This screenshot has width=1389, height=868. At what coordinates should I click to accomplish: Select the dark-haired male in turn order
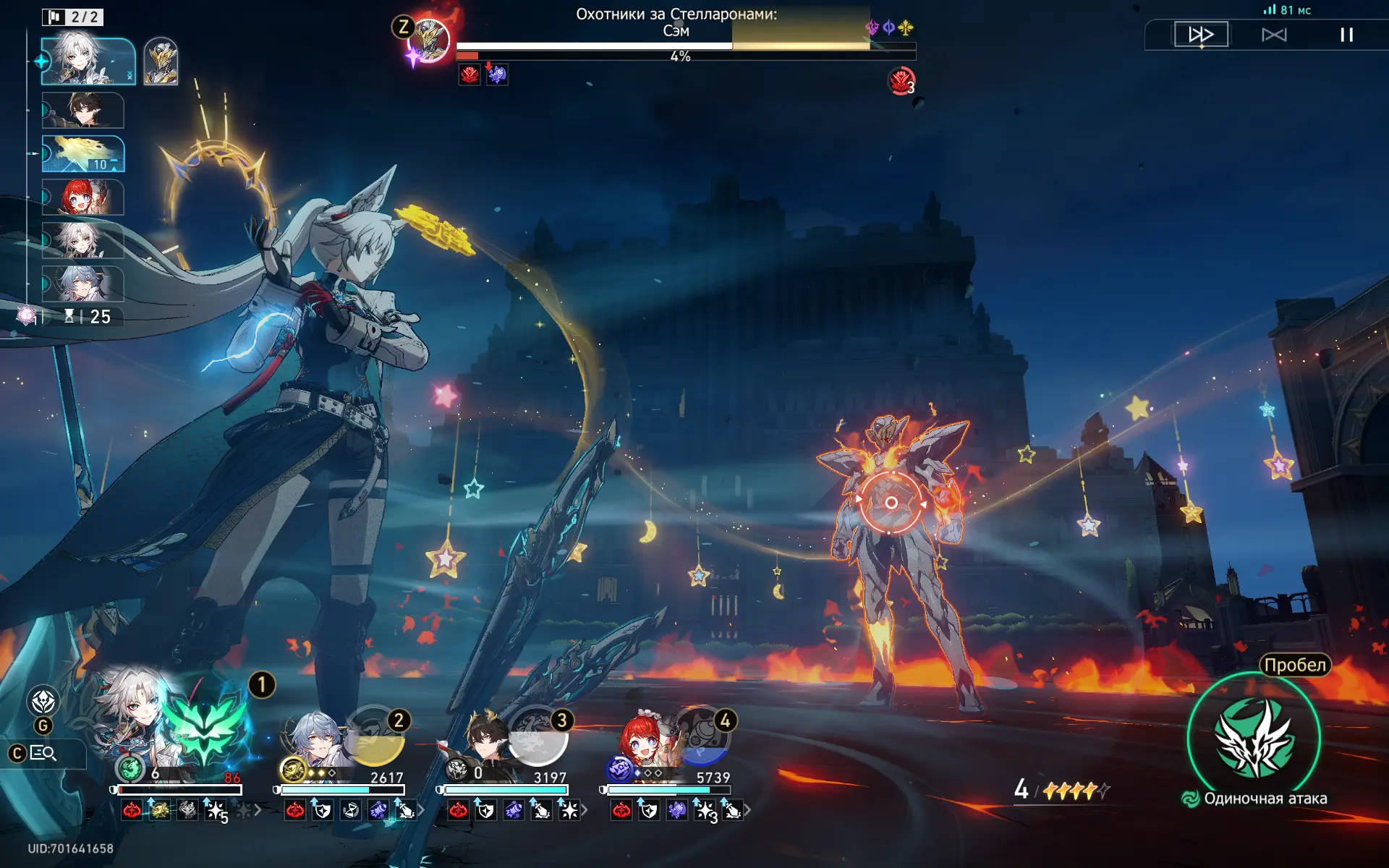pyautogui.click(x=83, y=110)
